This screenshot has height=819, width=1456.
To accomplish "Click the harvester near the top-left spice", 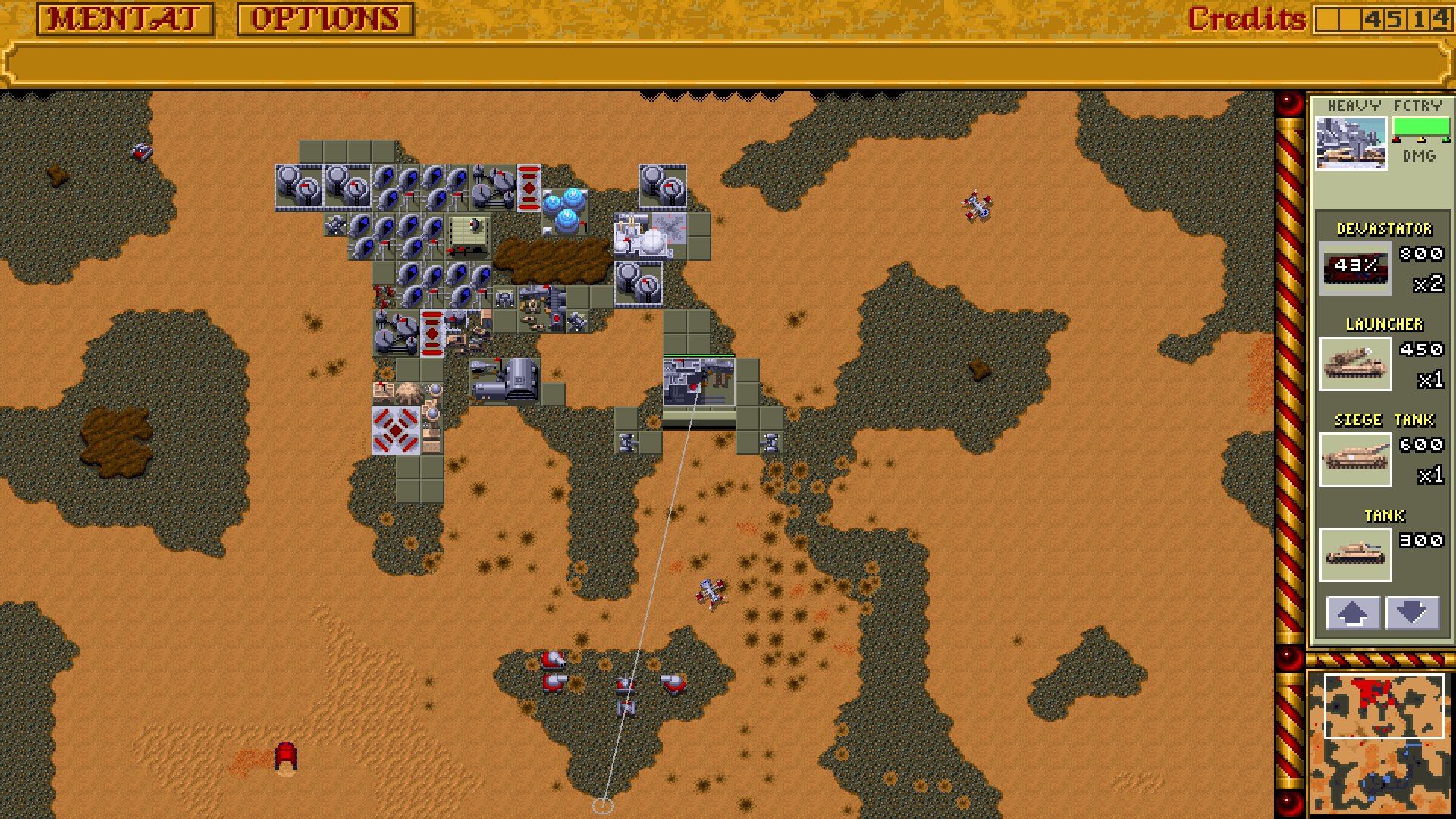I will [140, 152].
